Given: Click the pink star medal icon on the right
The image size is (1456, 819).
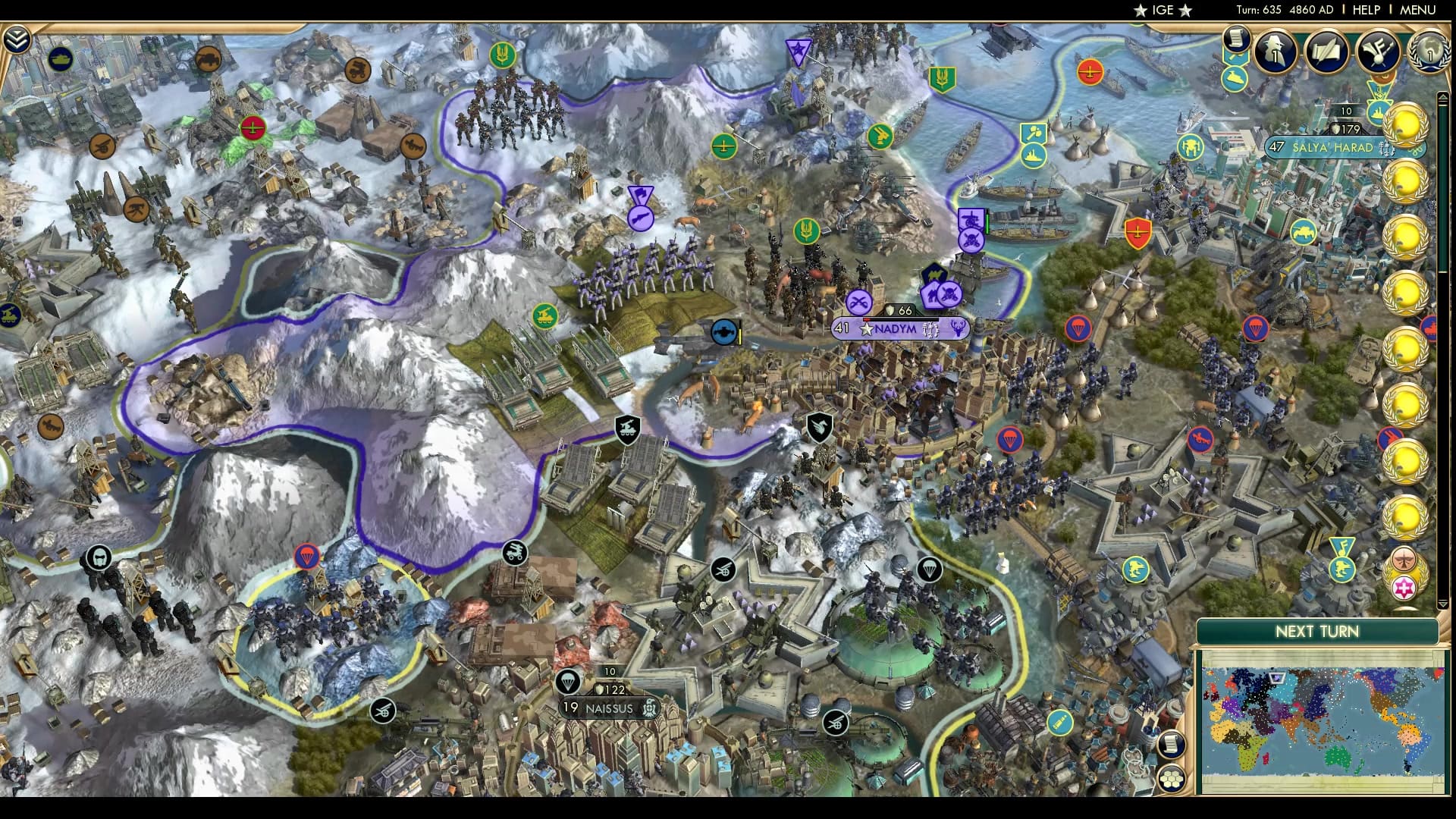Looking at the screenshot, I should coord(1404,587).
